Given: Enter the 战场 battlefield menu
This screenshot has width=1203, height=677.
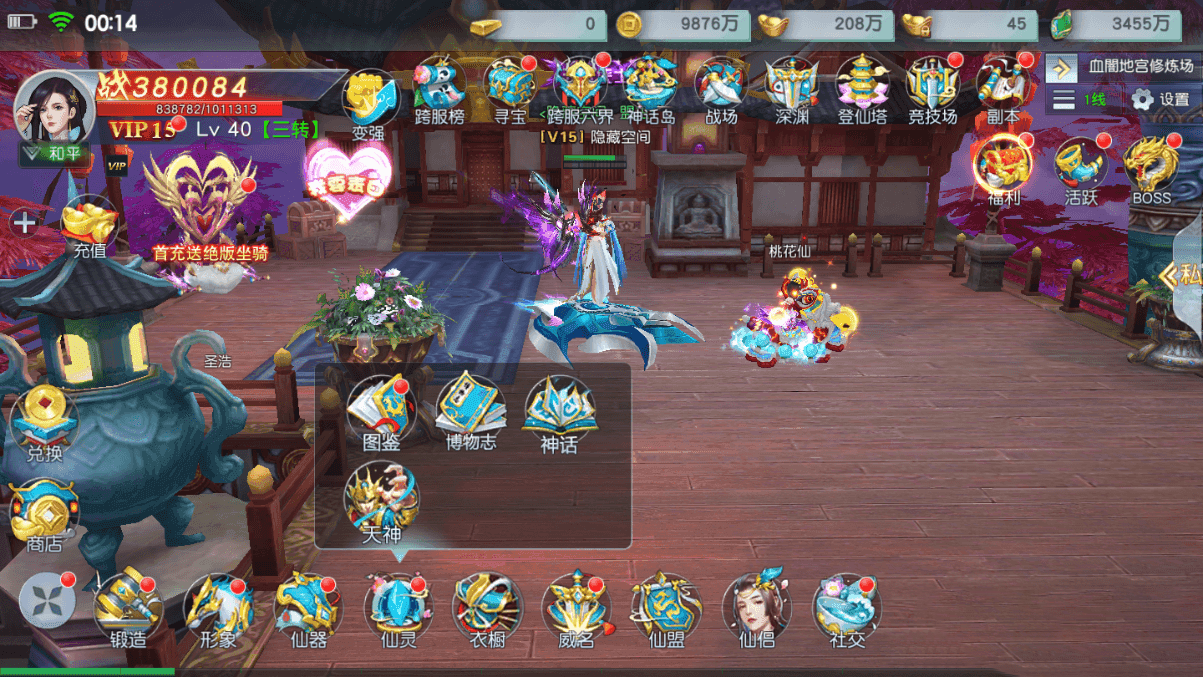Looking at the screenshot, I should [x=721, y=88].
